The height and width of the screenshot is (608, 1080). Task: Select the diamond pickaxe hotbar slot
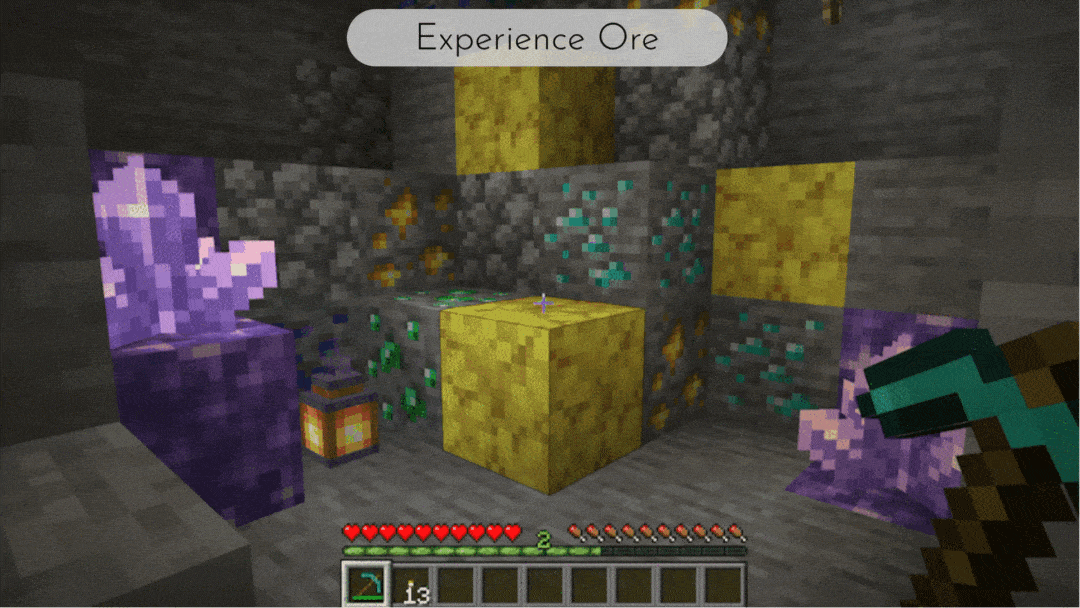tap(363, 584)
